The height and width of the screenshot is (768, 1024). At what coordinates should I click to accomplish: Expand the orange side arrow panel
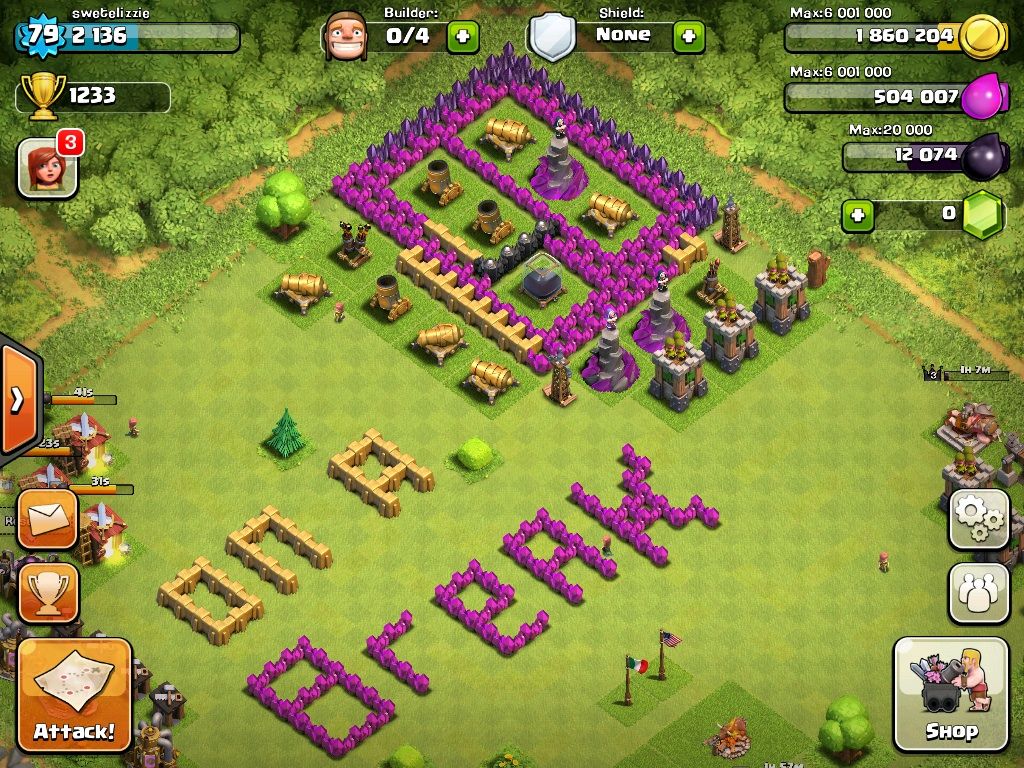(x=18, y=399)
